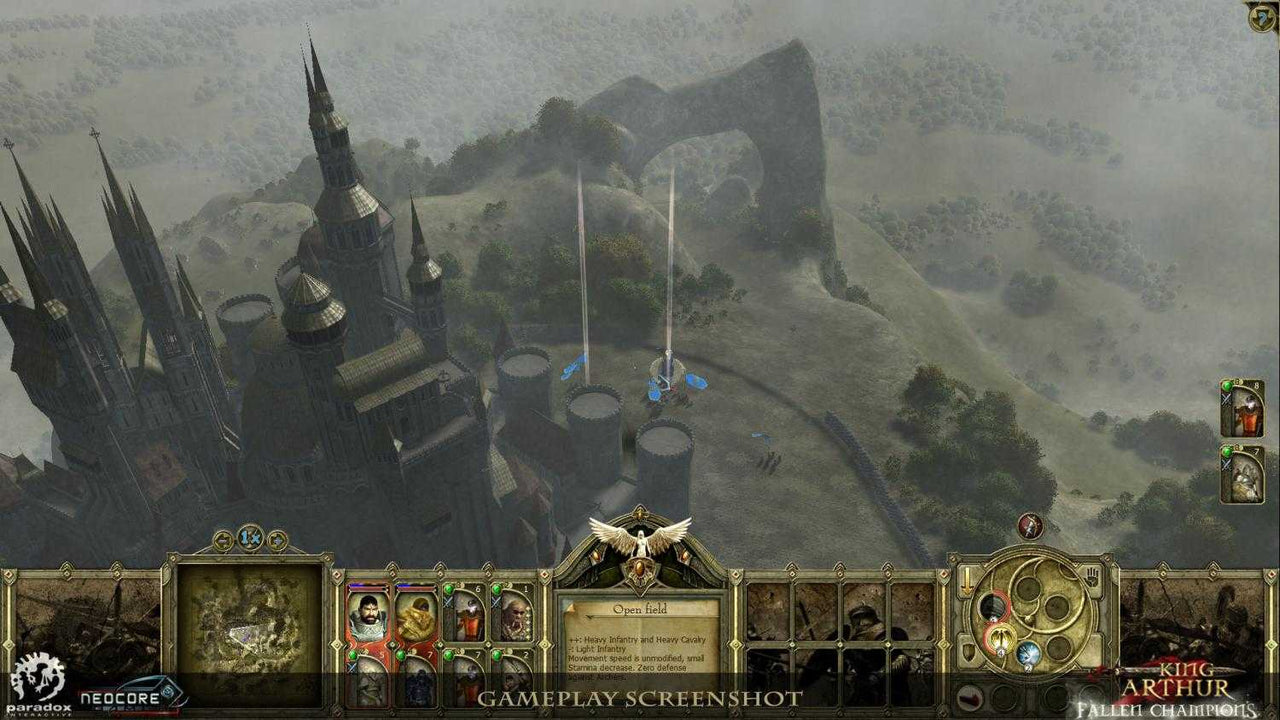Click the 1x game speed indicator
The width and height of the screenshot is (1280, 720).
251,538
